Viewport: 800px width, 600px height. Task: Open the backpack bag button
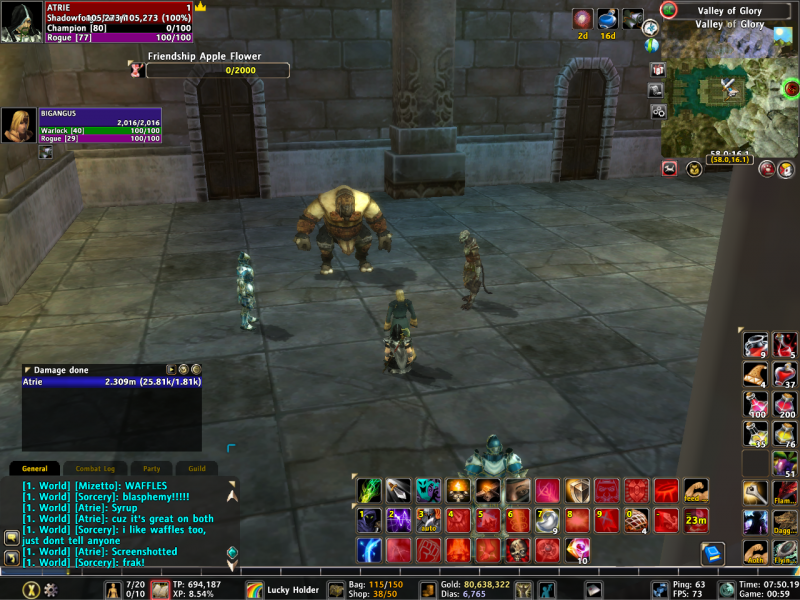click(x=336, y=590)
